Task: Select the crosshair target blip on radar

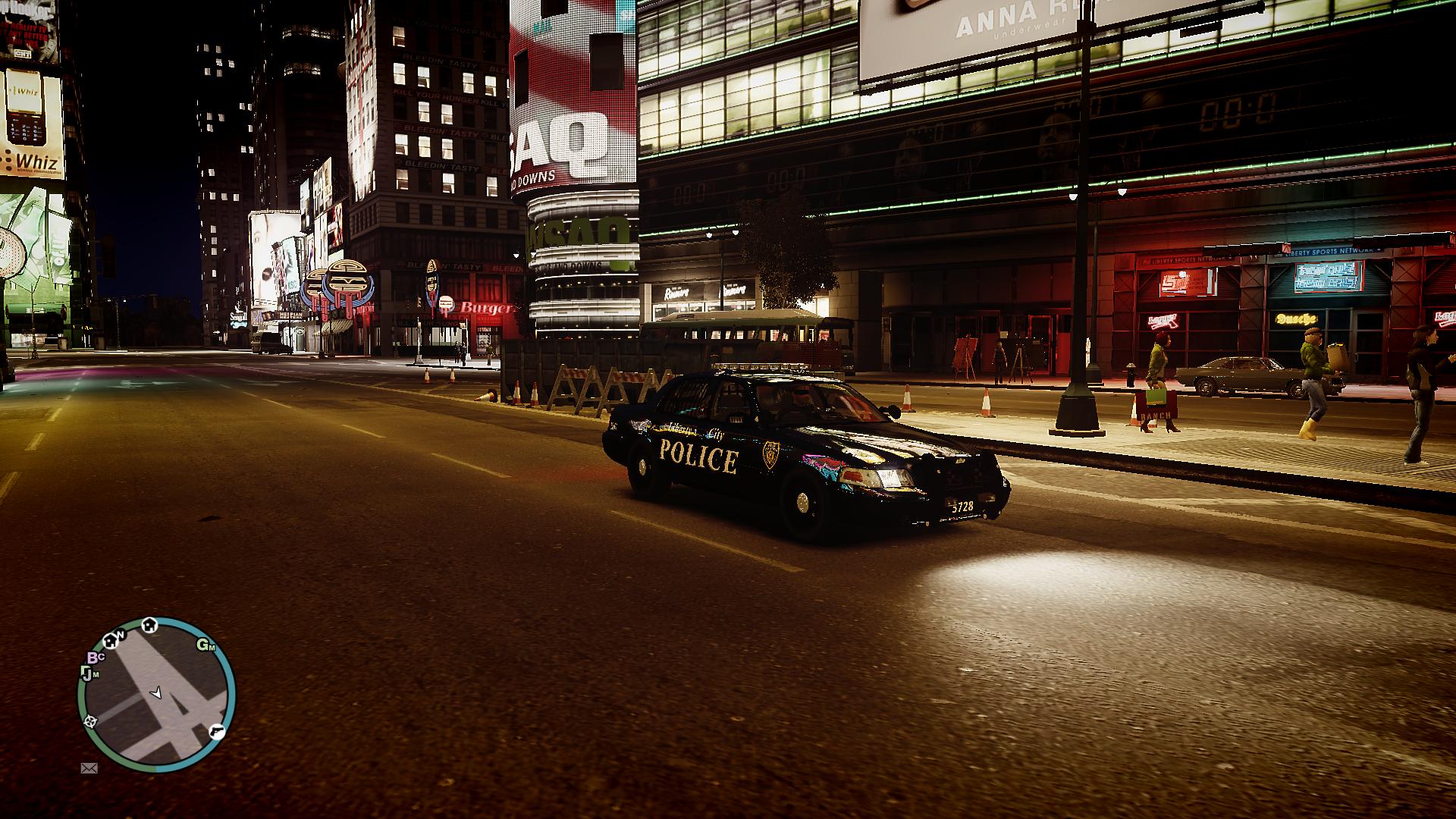Action: (x=90, y=720)
